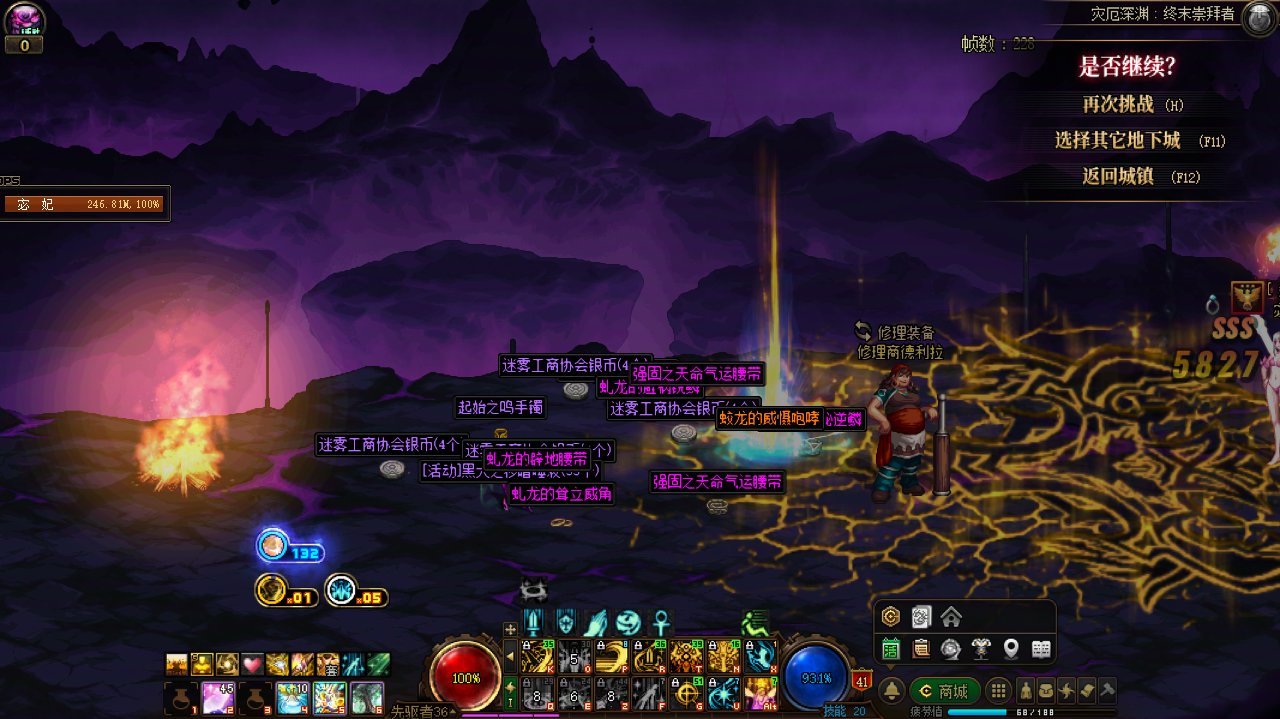This screenshot has height=719, width=1280.
Task: Open the shuriken skill menu icon
Action: pyautogui.click(x=1066, y=691)
